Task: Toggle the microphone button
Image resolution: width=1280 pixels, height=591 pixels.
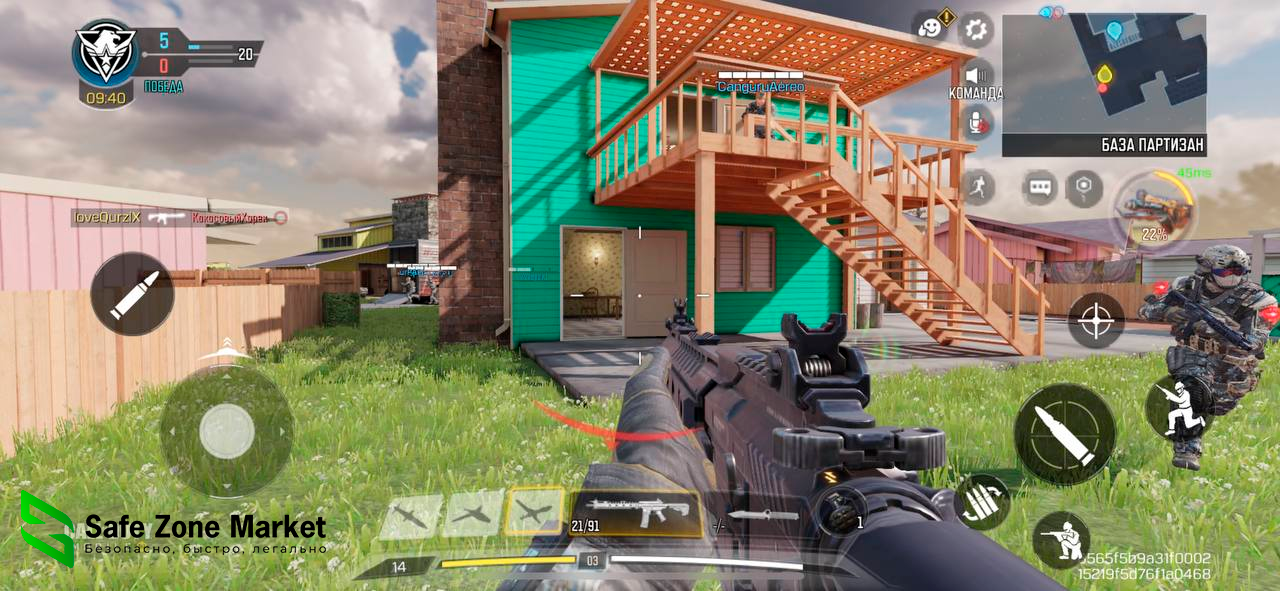Action: (976, 123)
